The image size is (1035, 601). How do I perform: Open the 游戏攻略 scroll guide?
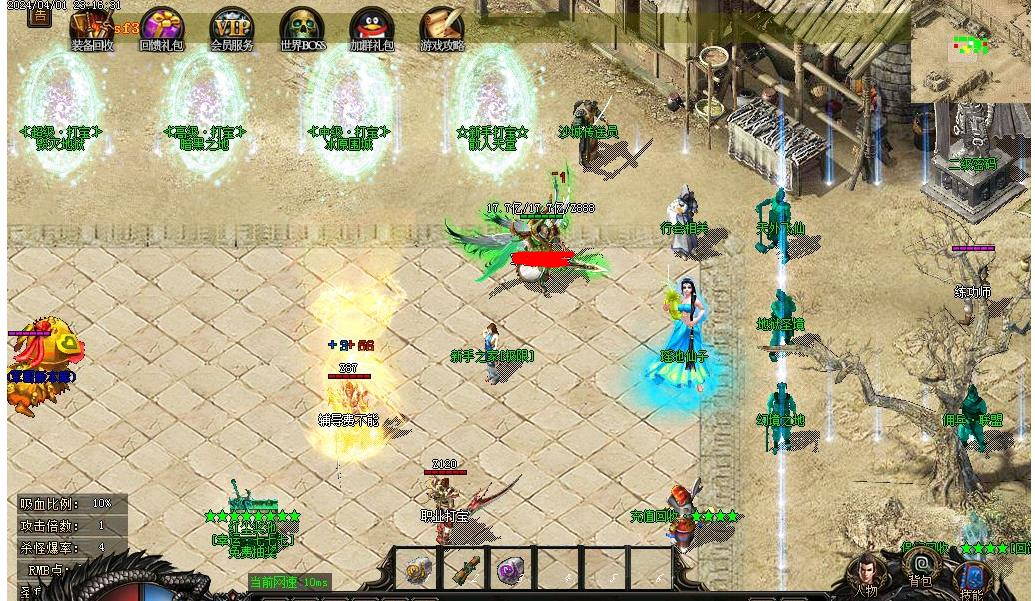pyautogui.click(x=441, y=27)
